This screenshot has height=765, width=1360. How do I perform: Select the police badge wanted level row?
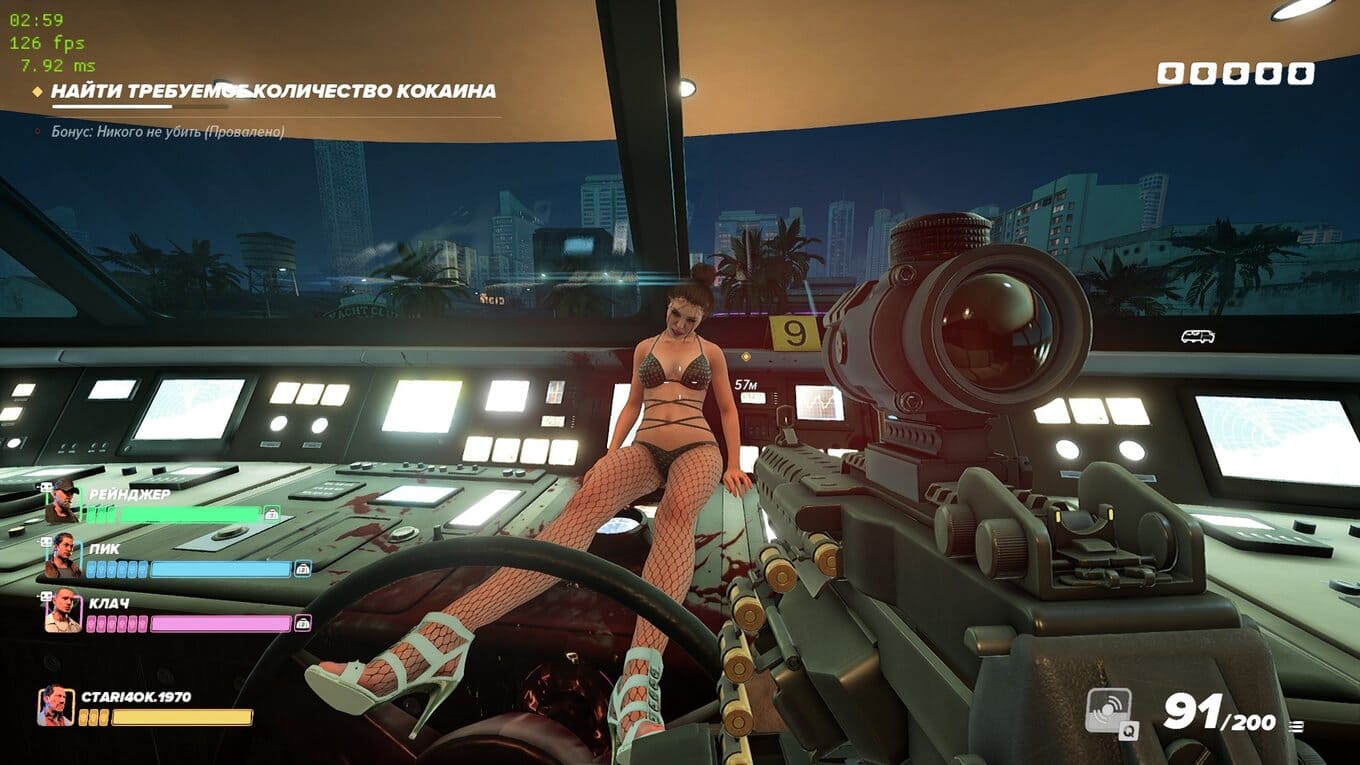tap(1235, 73)
